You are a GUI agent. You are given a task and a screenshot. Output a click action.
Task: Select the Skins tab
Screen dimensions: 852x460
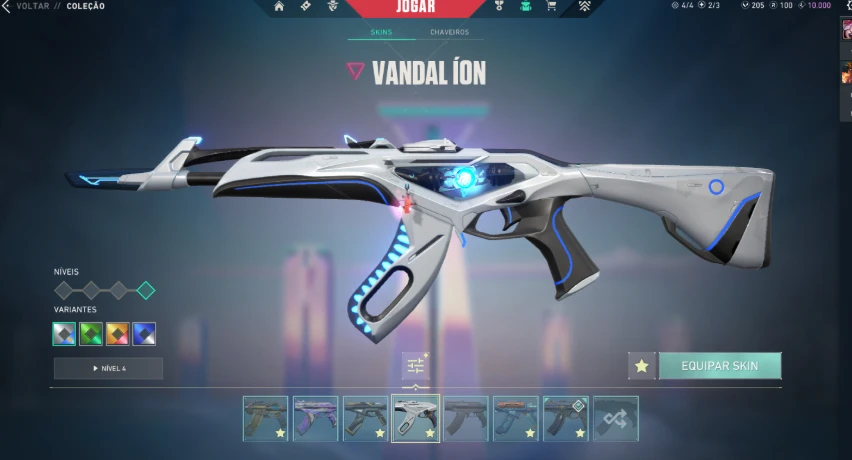pos(381,32)
